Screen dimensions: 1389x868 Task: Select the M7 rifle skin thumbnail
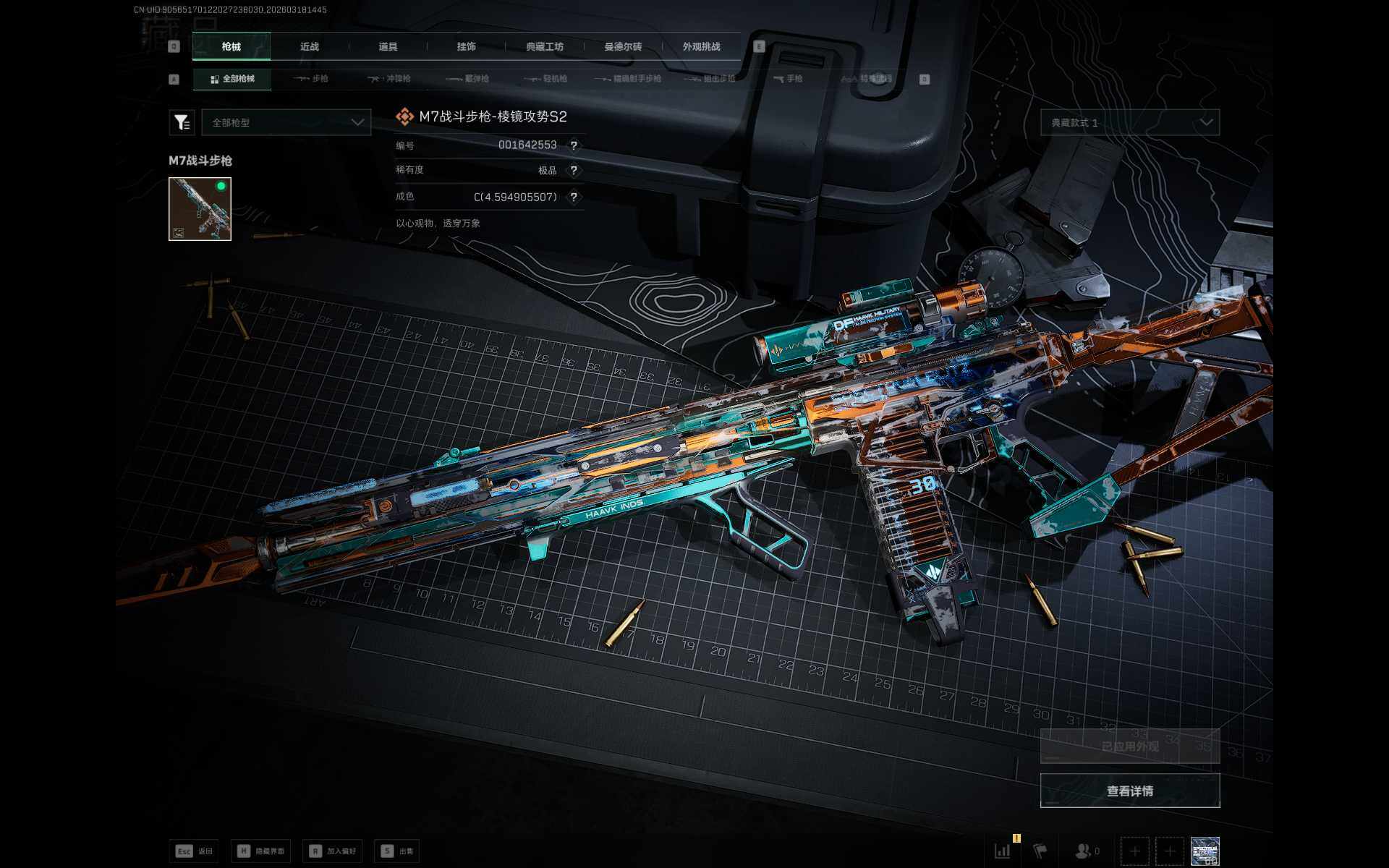tap(200, 209)
